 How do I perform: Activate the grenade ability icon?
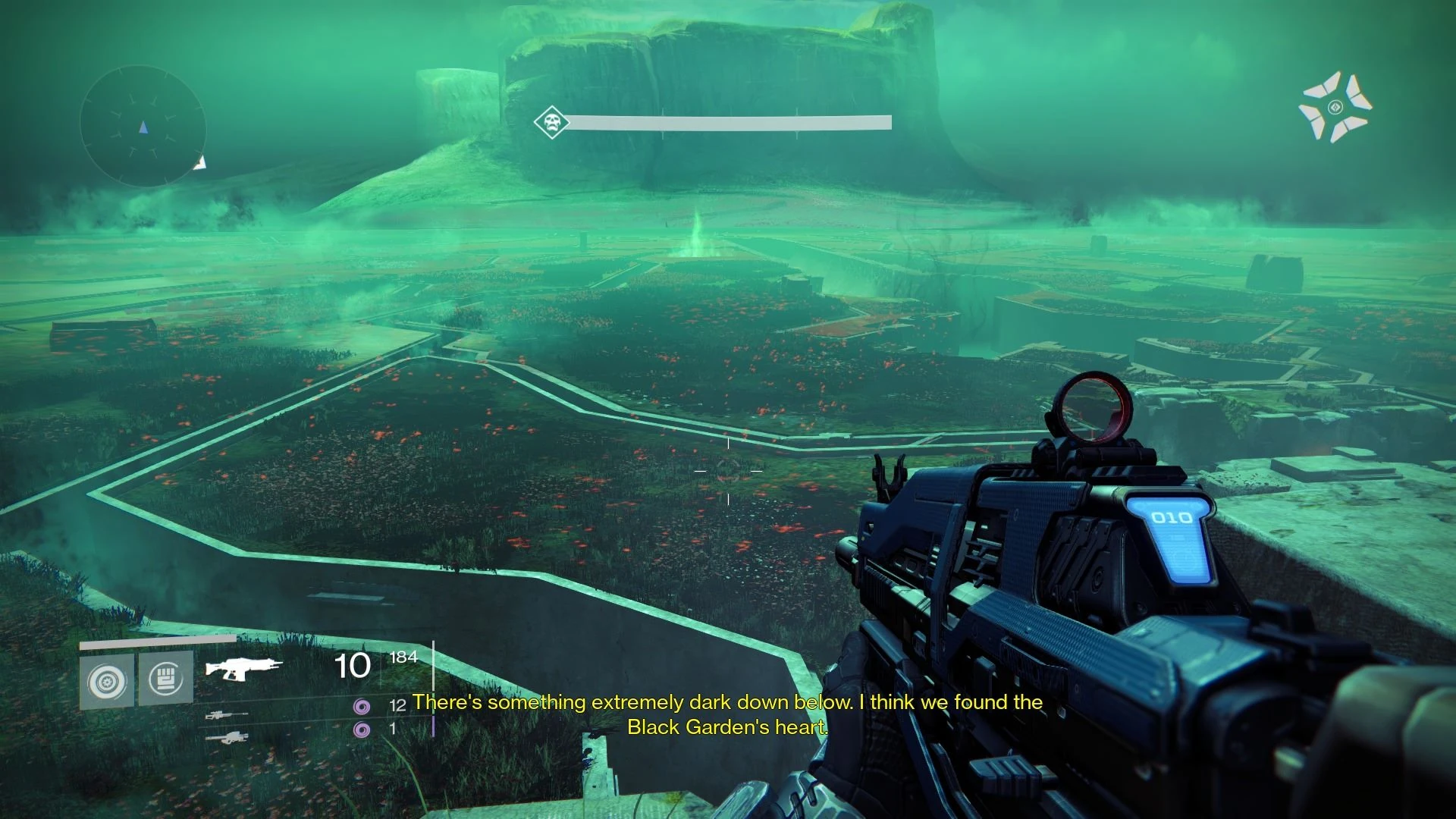107,681
